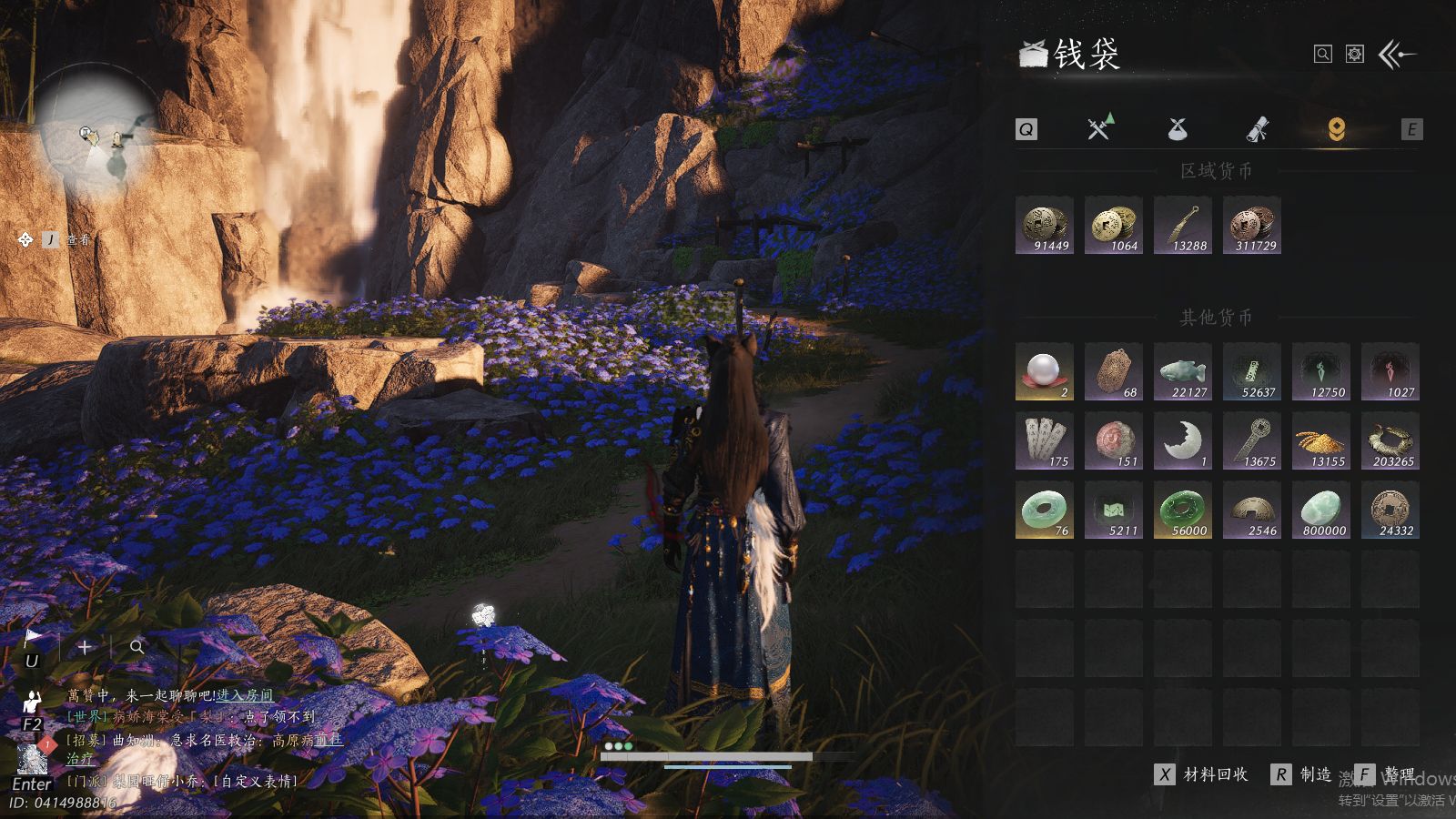Switch to the crossed swords equipment tab

click(x=1100, y=128)
